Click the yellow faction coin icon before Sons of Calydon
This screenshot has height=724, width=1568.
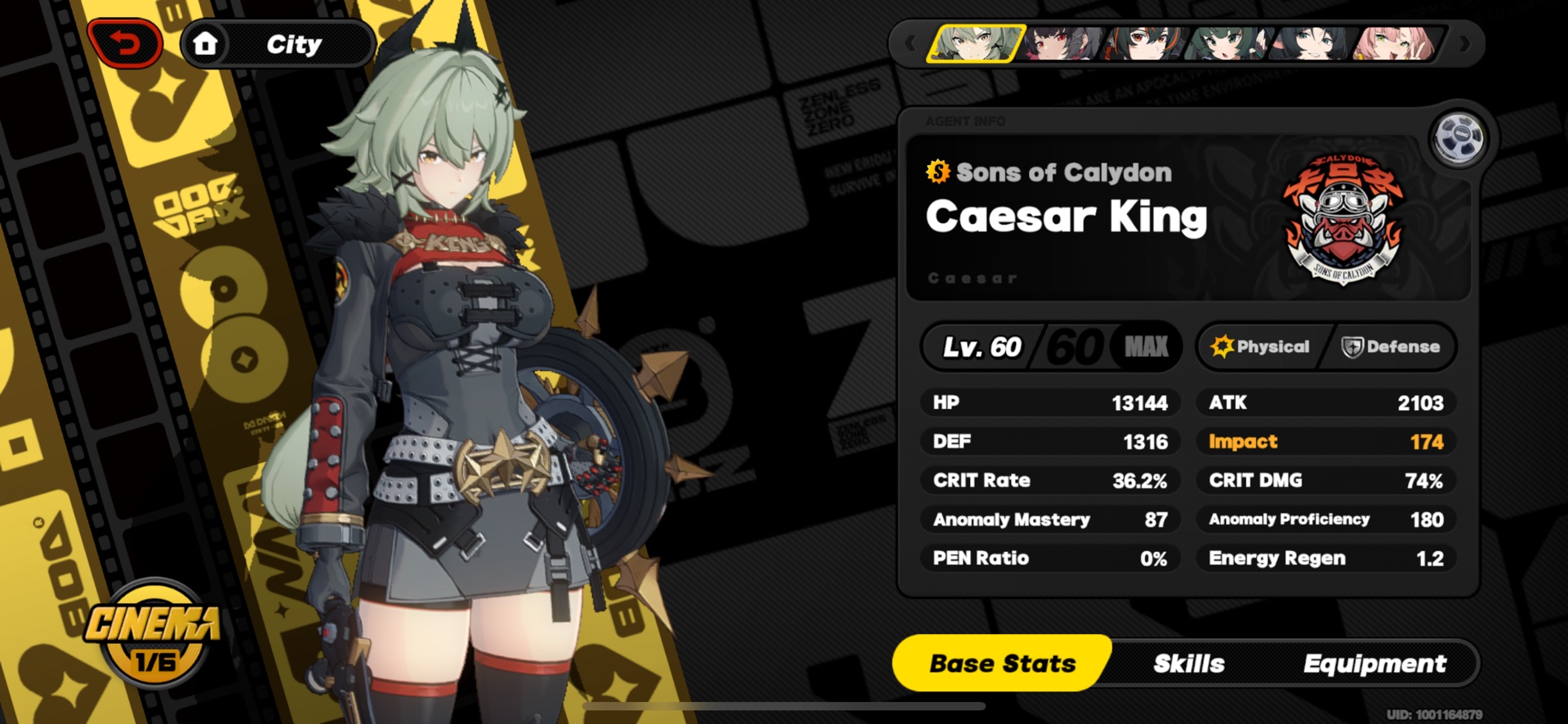click(938, 172)
